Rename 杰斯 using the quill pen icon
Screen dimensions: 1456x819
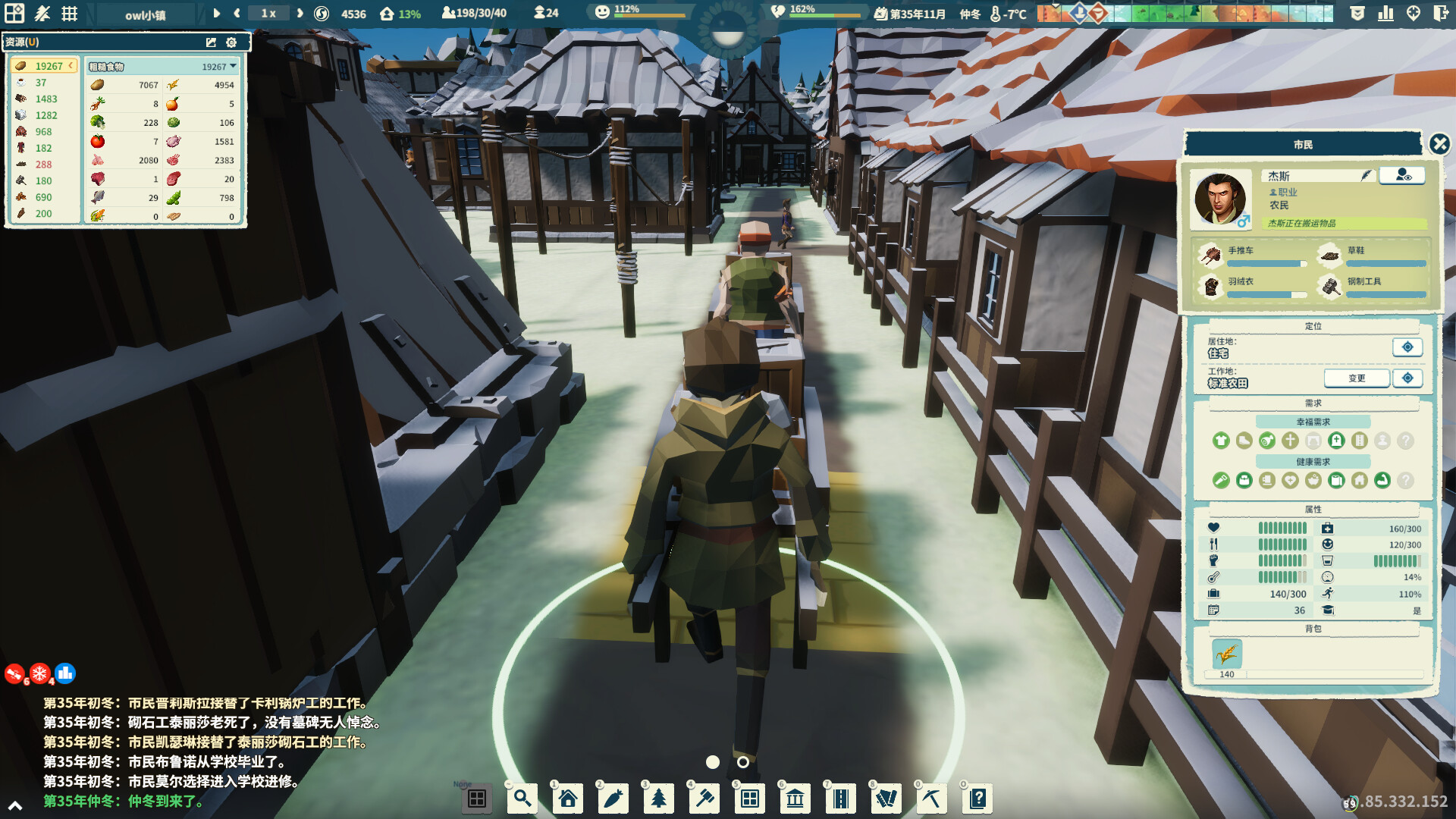pos(1365,175)
